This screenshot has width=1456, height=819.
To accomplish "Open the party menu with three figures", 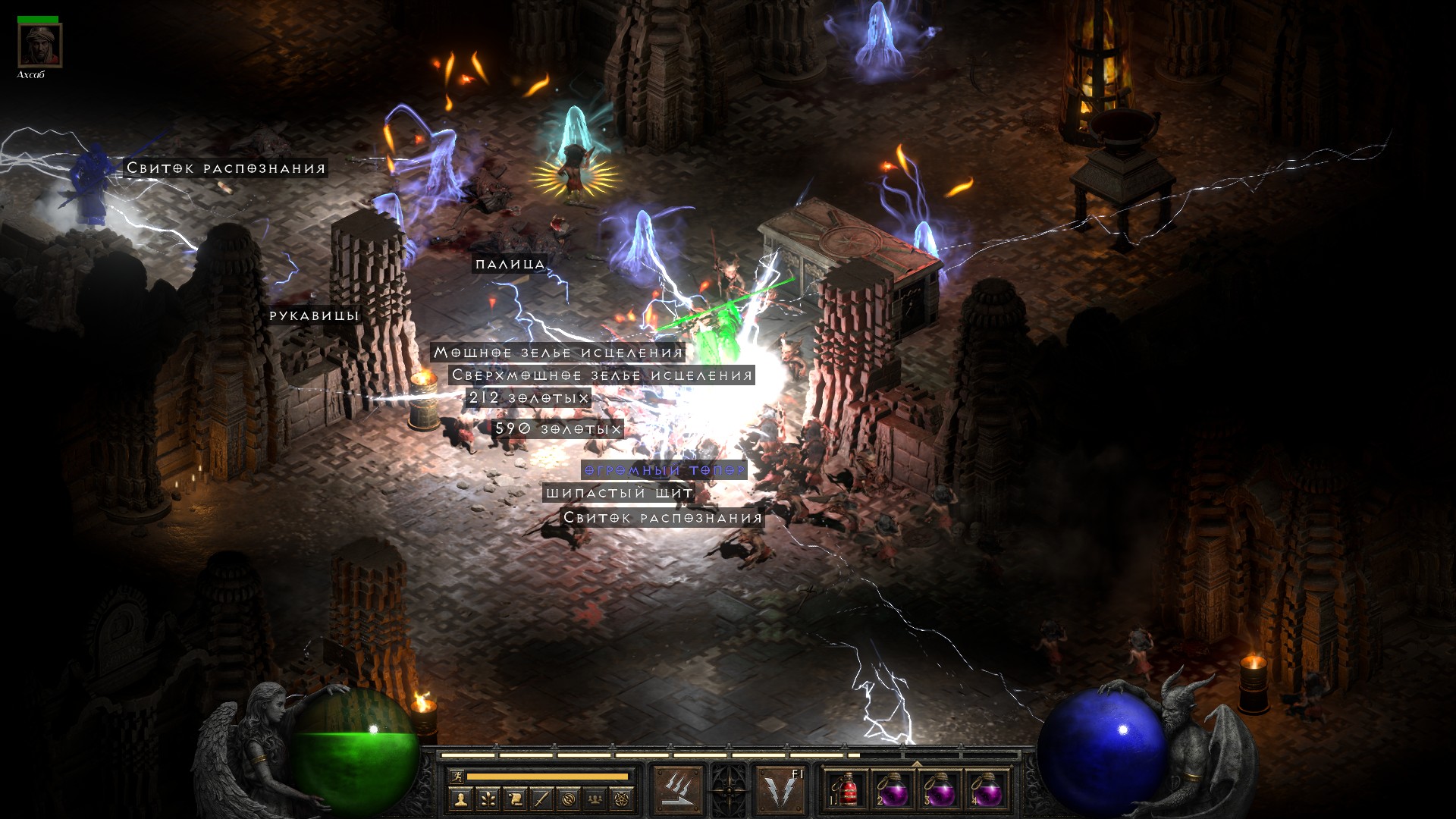I will [596, 799].
